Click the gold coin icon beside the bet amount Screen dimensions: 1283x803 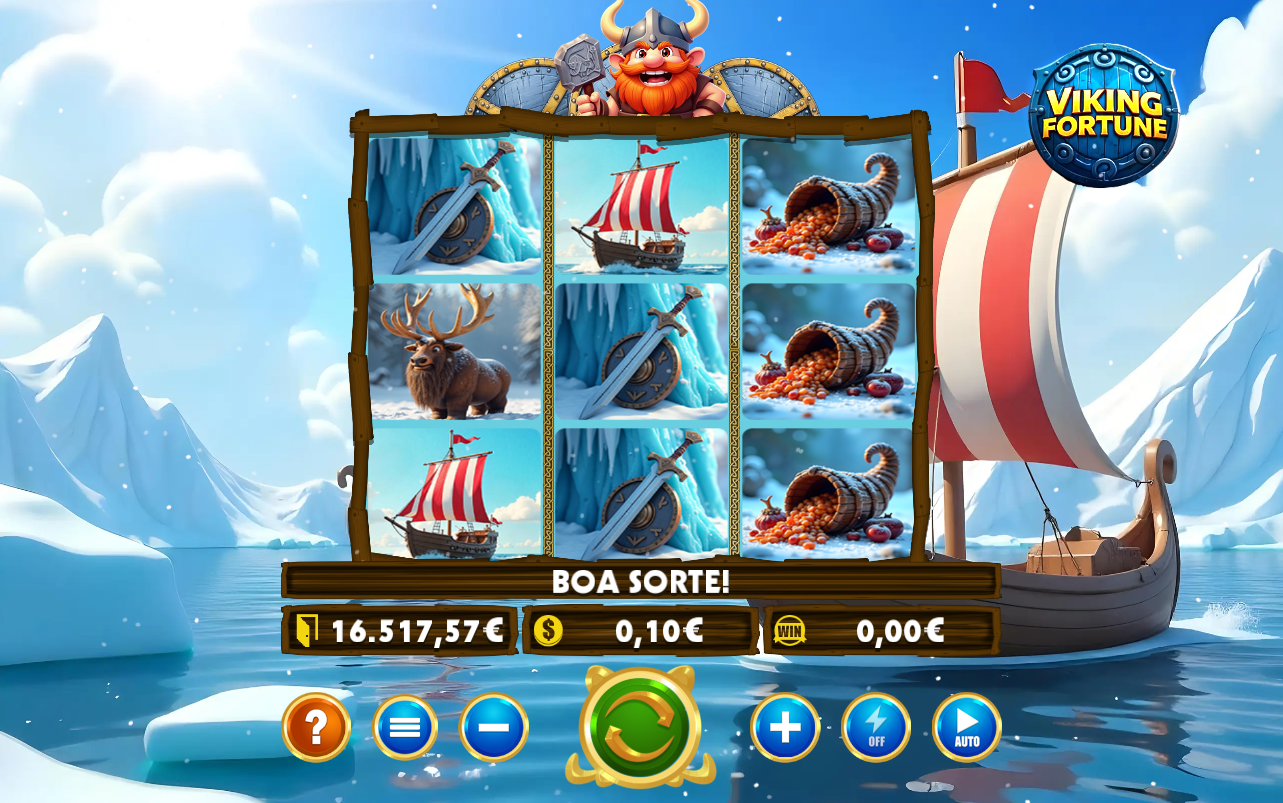550,629
